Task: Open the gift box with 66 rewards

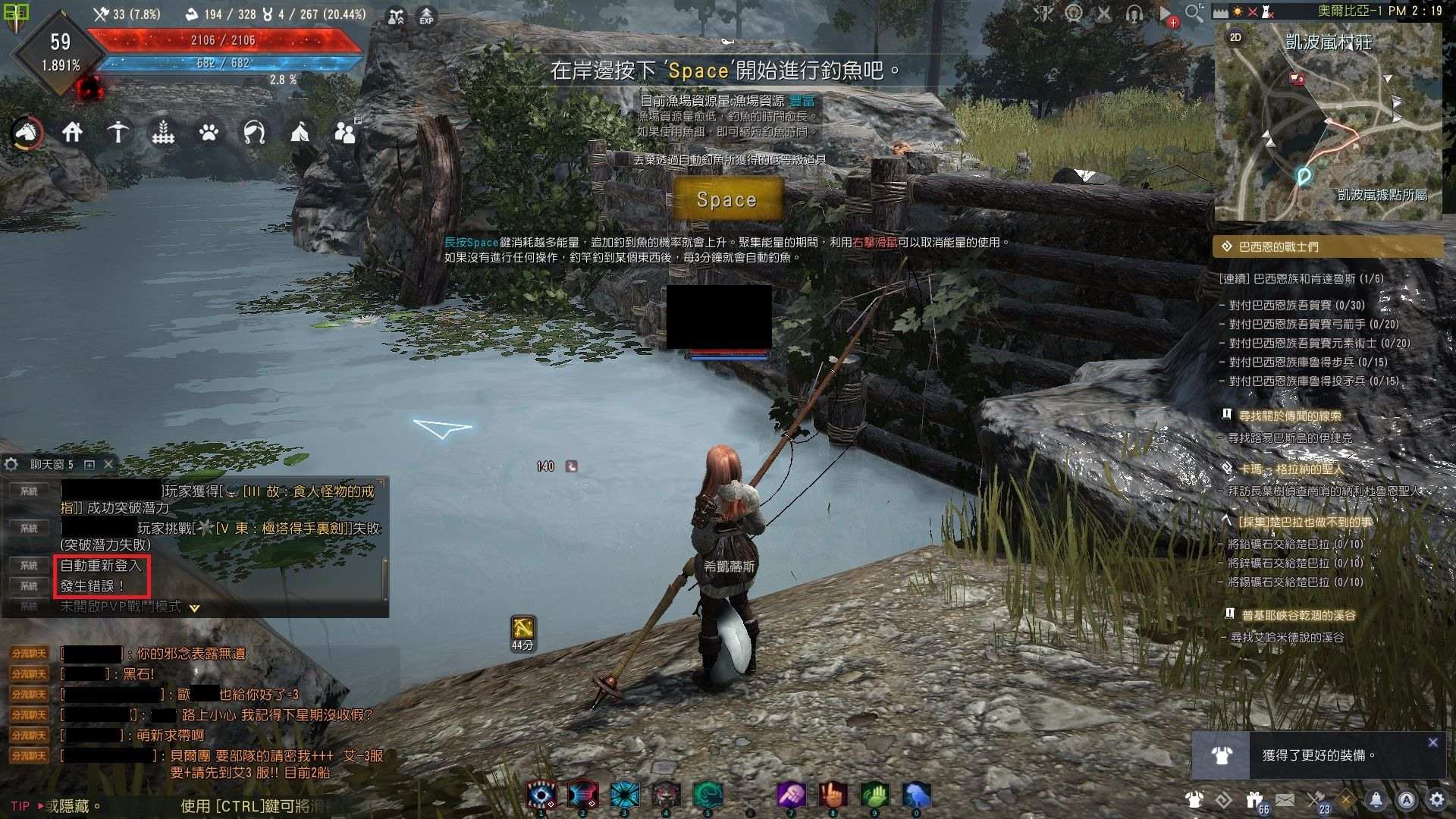Action: 1255,800
